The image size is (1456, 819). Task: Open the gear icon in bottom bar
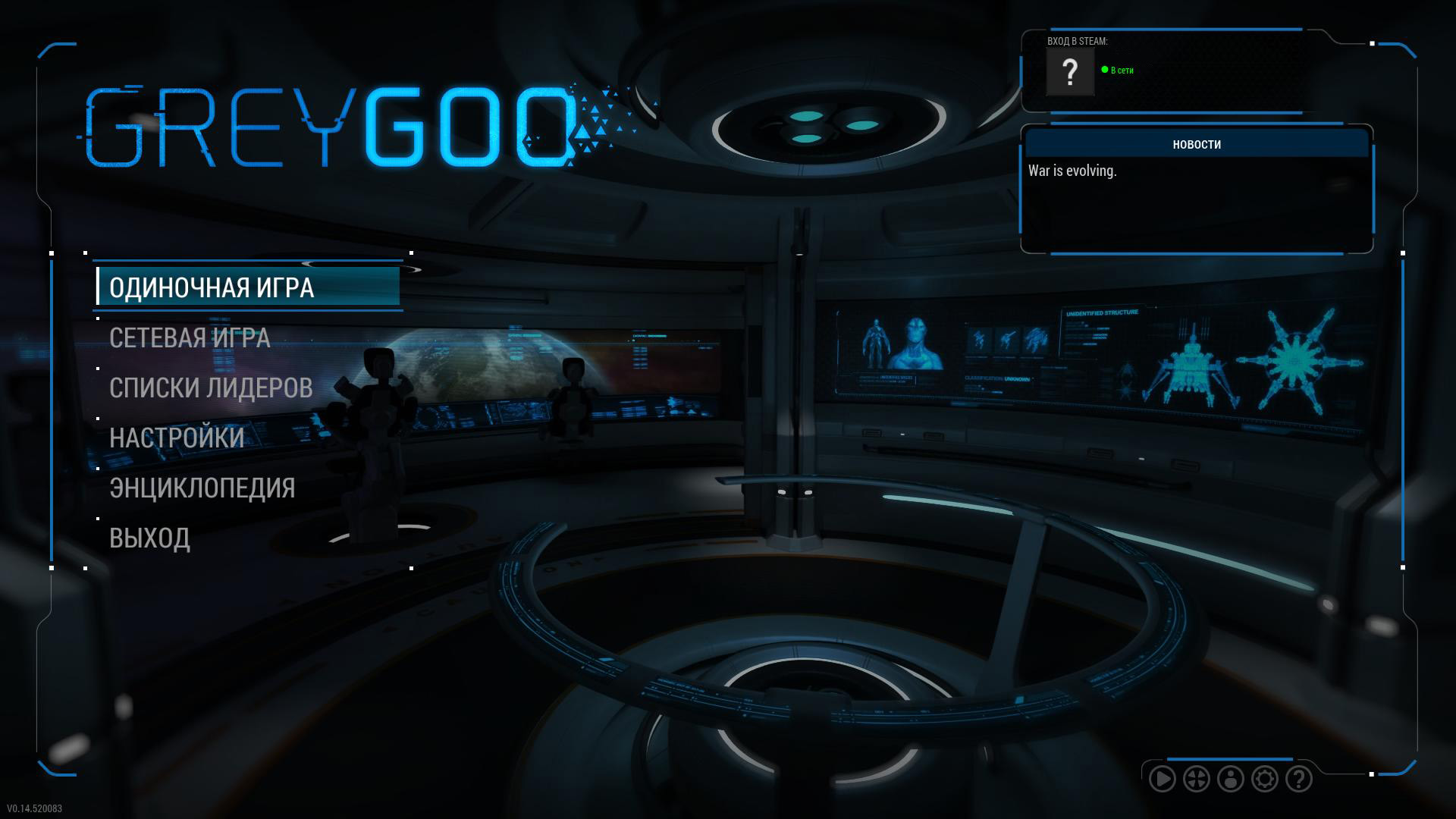click(1265, 779)
